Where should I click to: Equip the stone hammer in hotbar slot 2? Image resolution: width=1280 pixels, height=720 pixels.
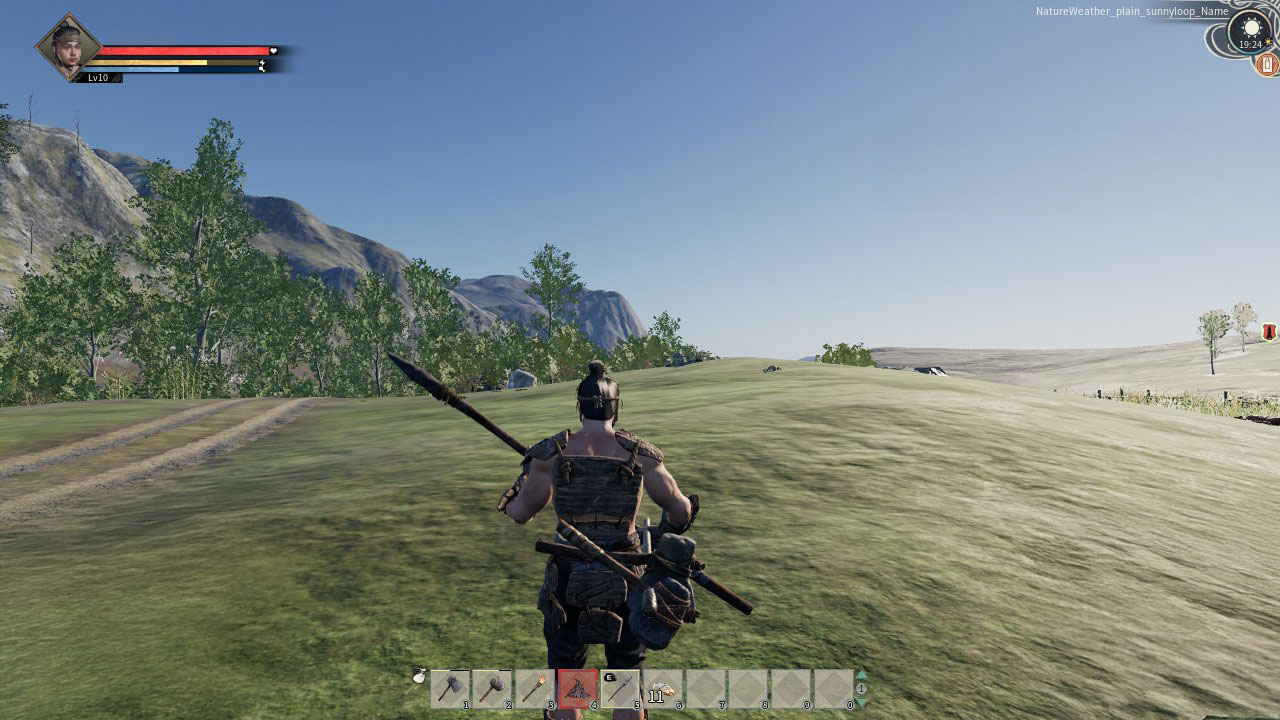pos(492,688)
